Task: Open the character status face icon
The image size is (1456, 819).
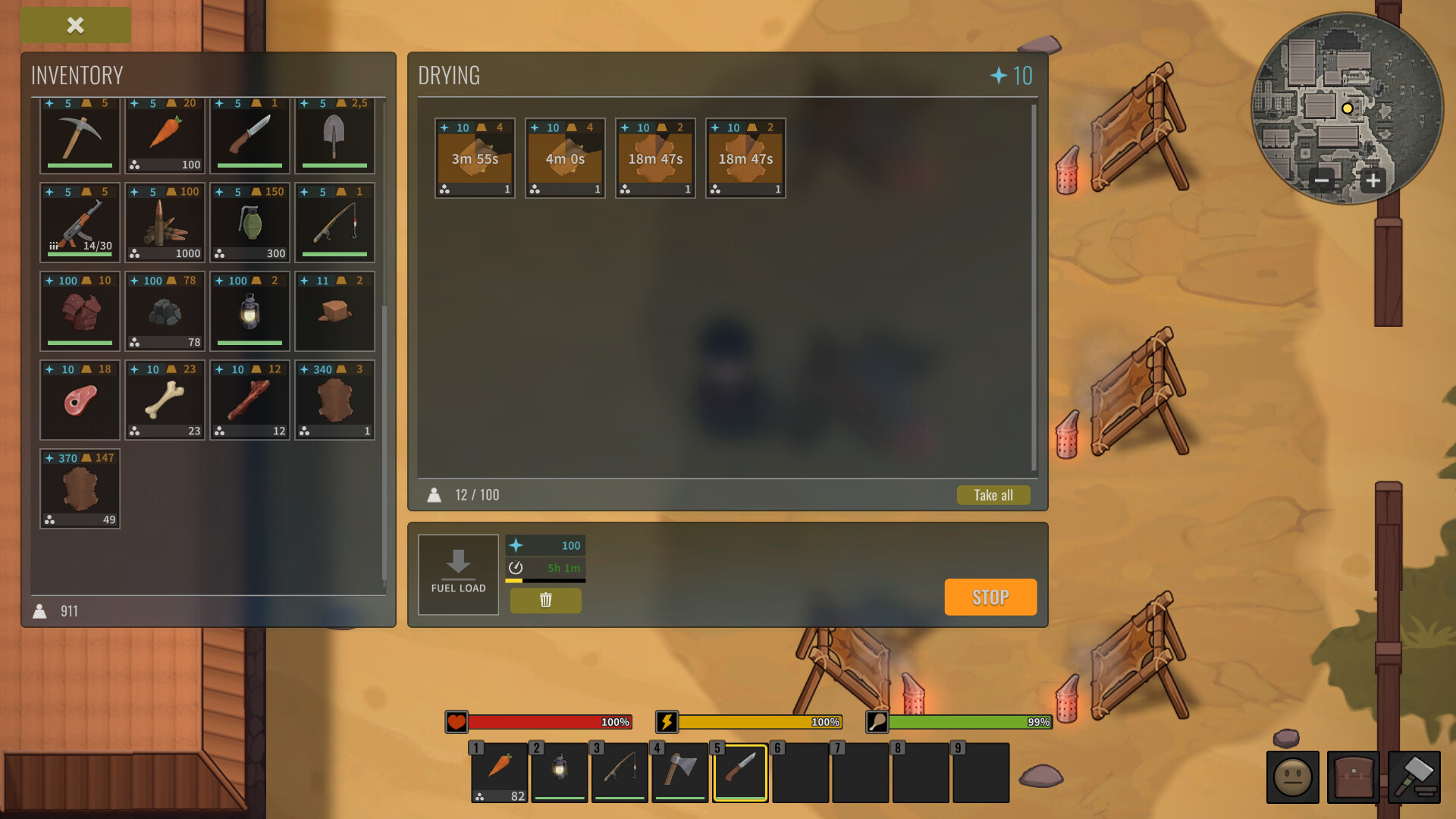Action: click(x=1292, y=777)
